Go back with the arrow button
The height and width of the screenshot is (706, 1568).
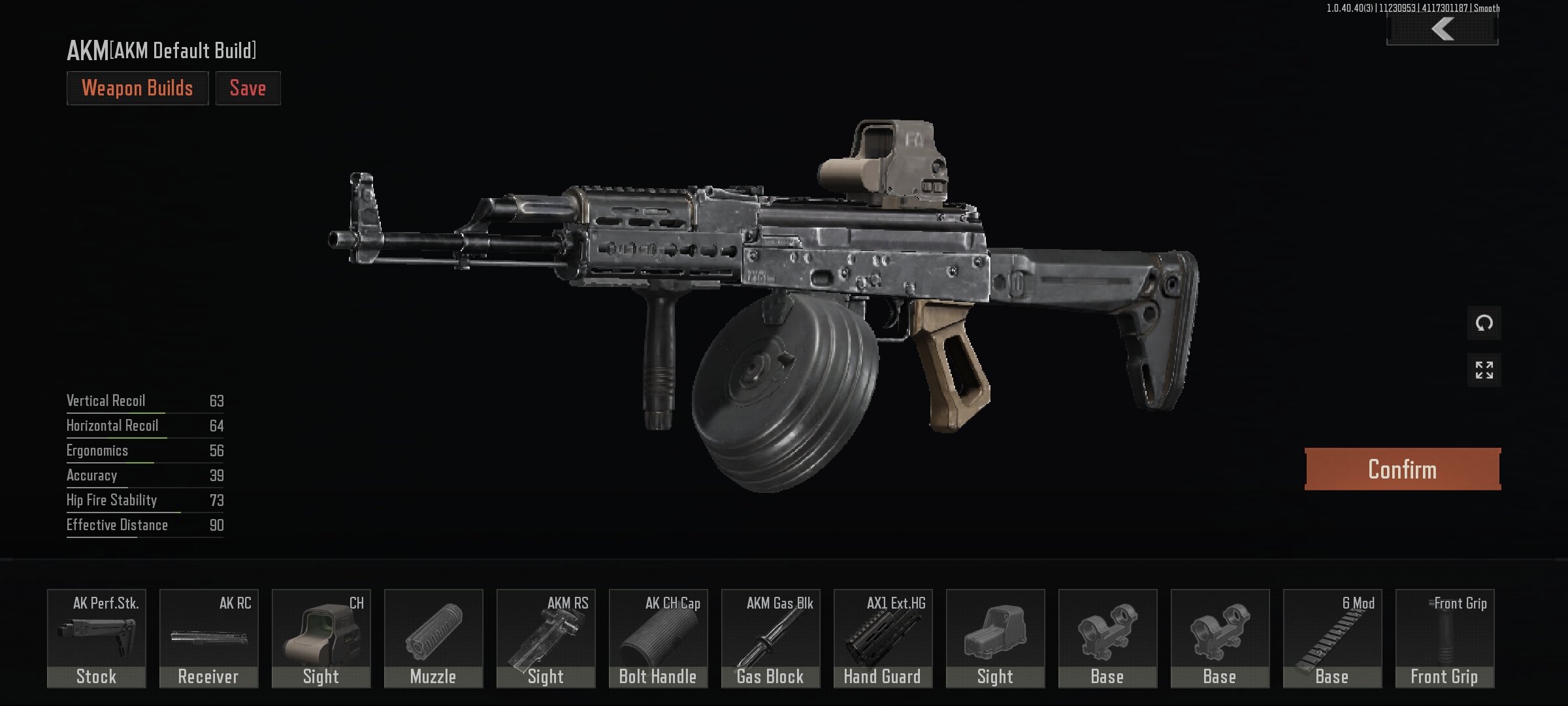(1442, 30)
